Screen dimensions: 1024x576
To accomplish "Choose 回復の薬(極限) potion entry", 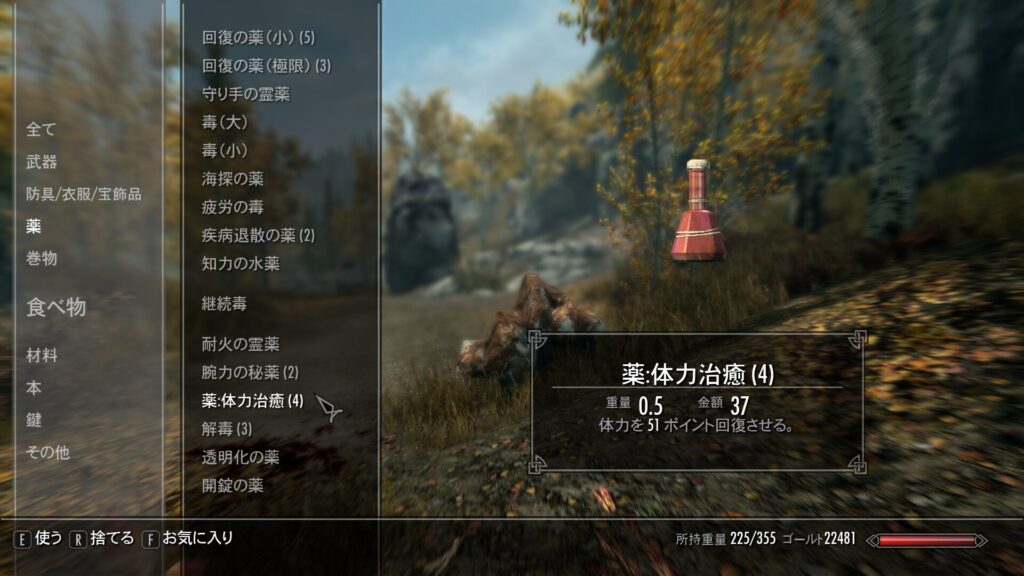I will click(266, 66).
